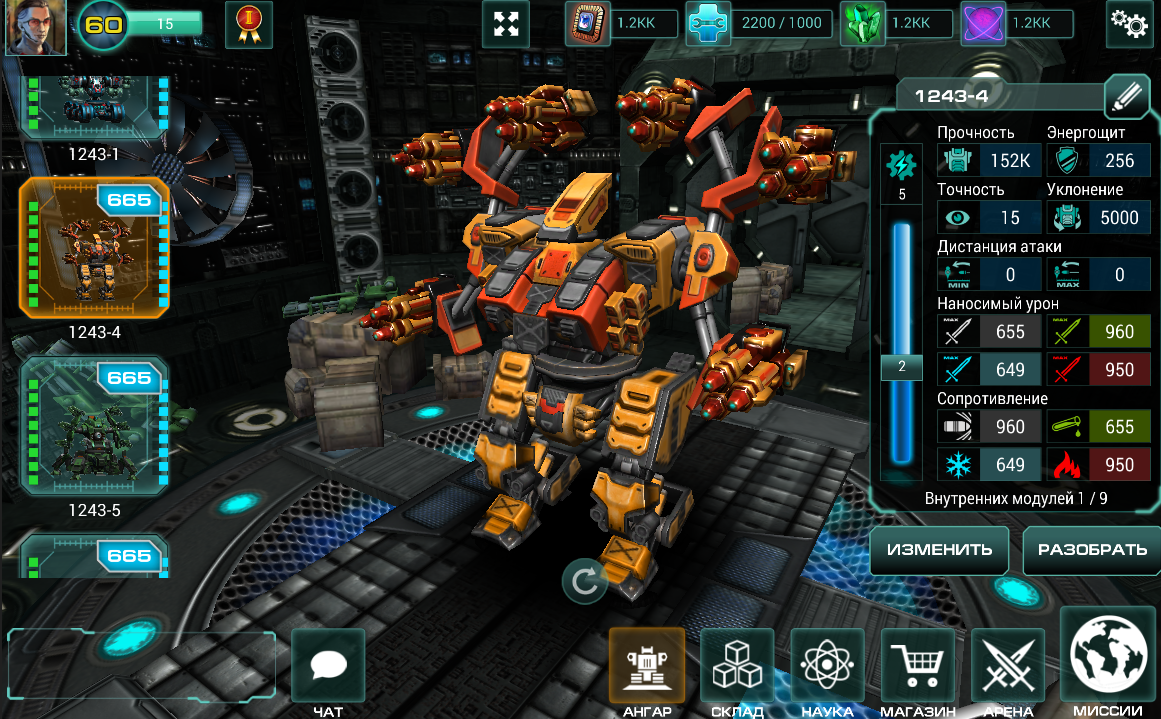Open the player profile portrait
1161x719 pixels.
(x=36, y=27)
